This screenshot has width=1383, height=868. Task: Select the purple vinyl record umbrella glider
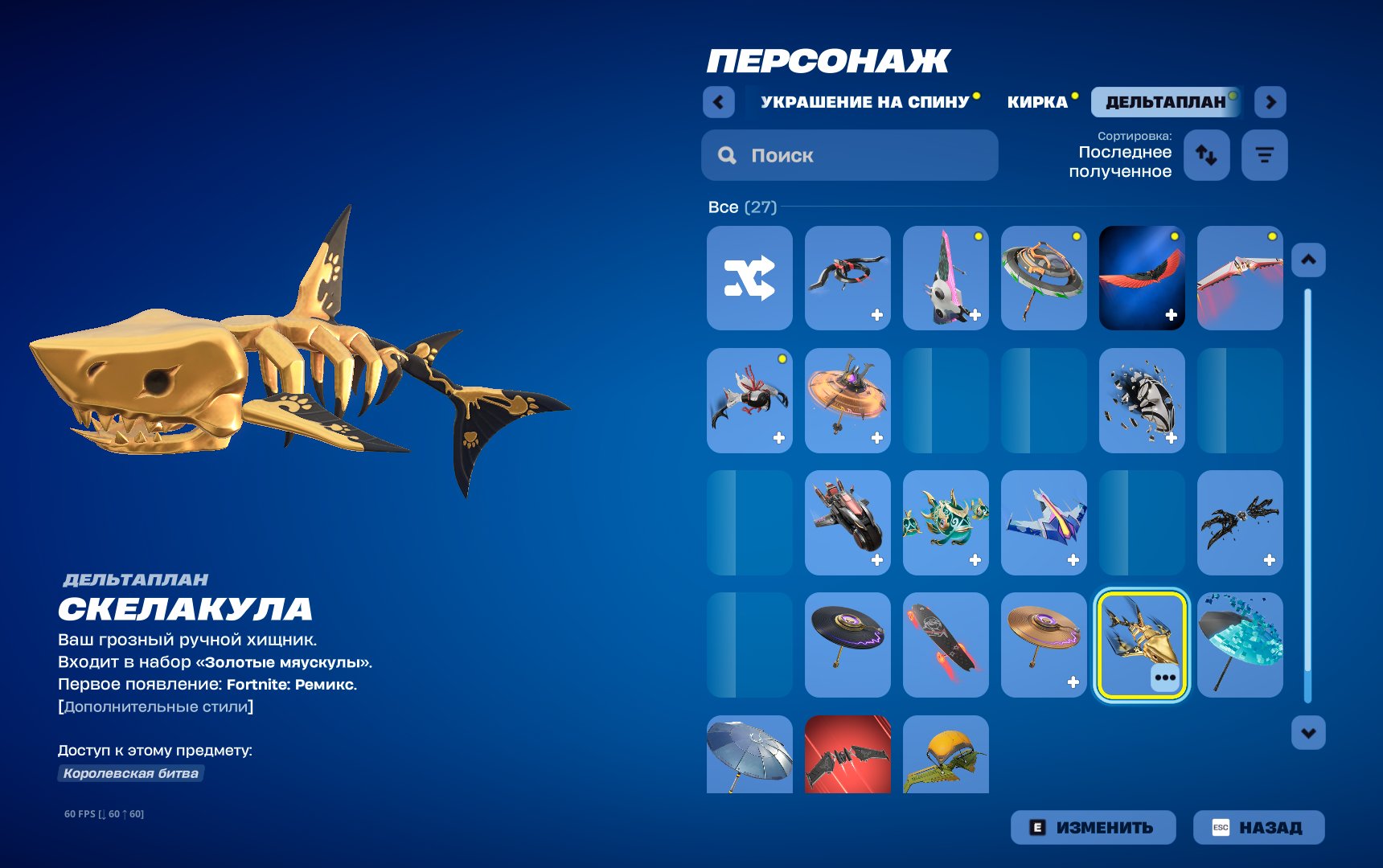[x=847, y=645]
